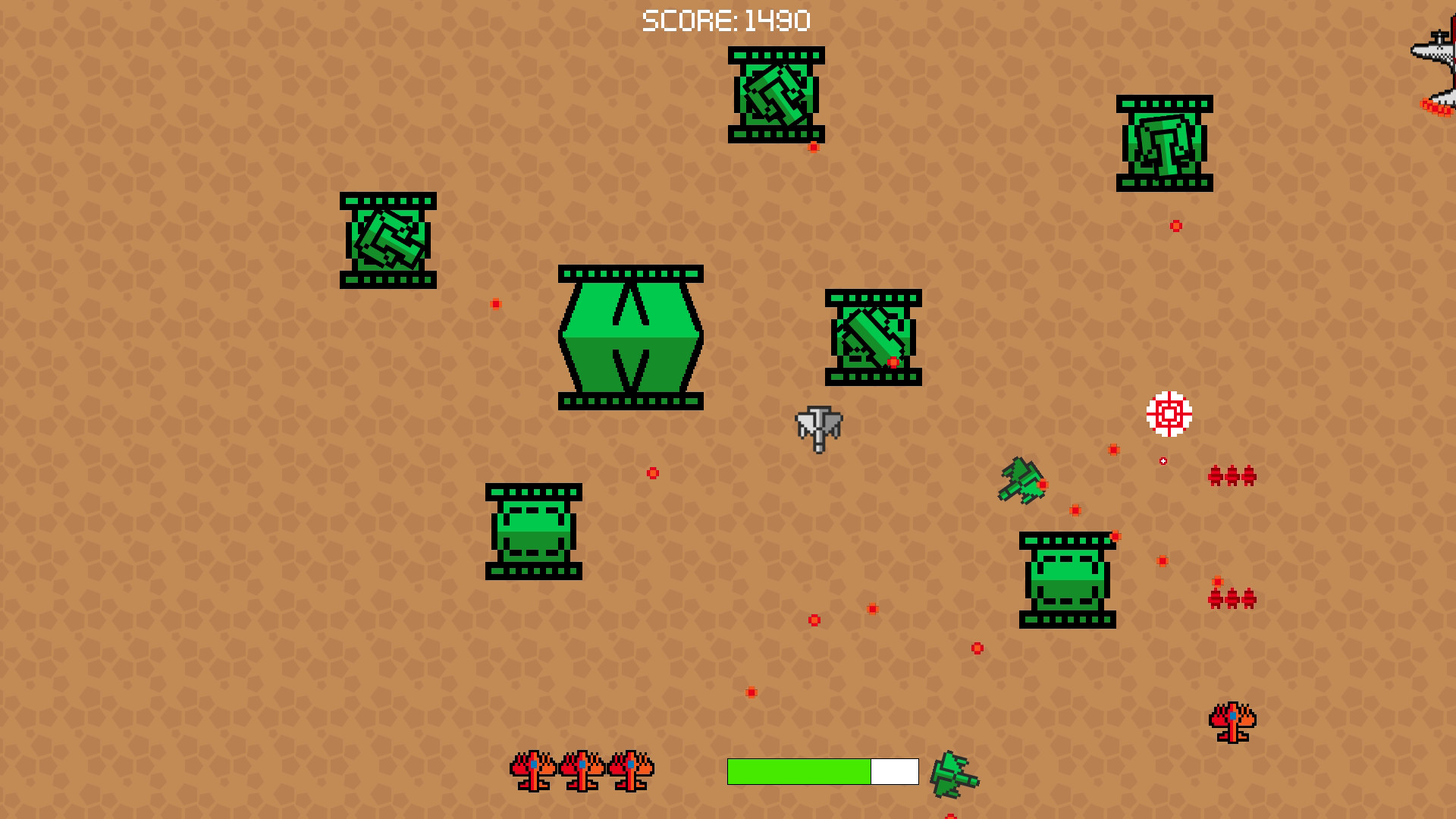This screenshot has height=819, width=1456.
Task: Select the green tank near the top center
Action: click(x=775, y=96)
